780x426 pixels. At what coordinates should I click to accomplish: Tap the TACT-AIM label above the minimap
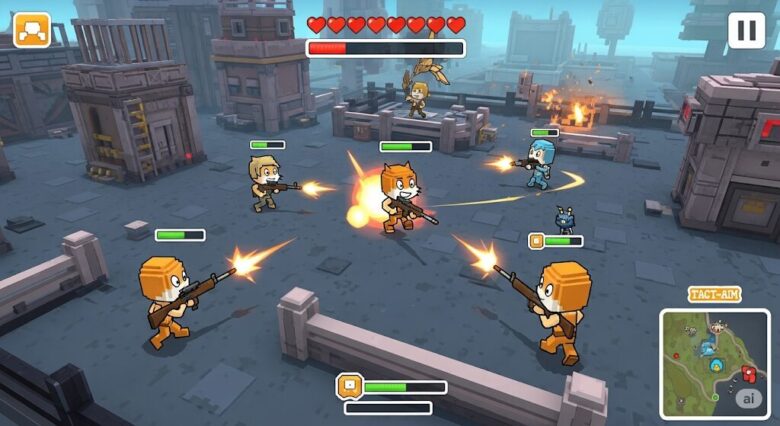tap(714, 295)
